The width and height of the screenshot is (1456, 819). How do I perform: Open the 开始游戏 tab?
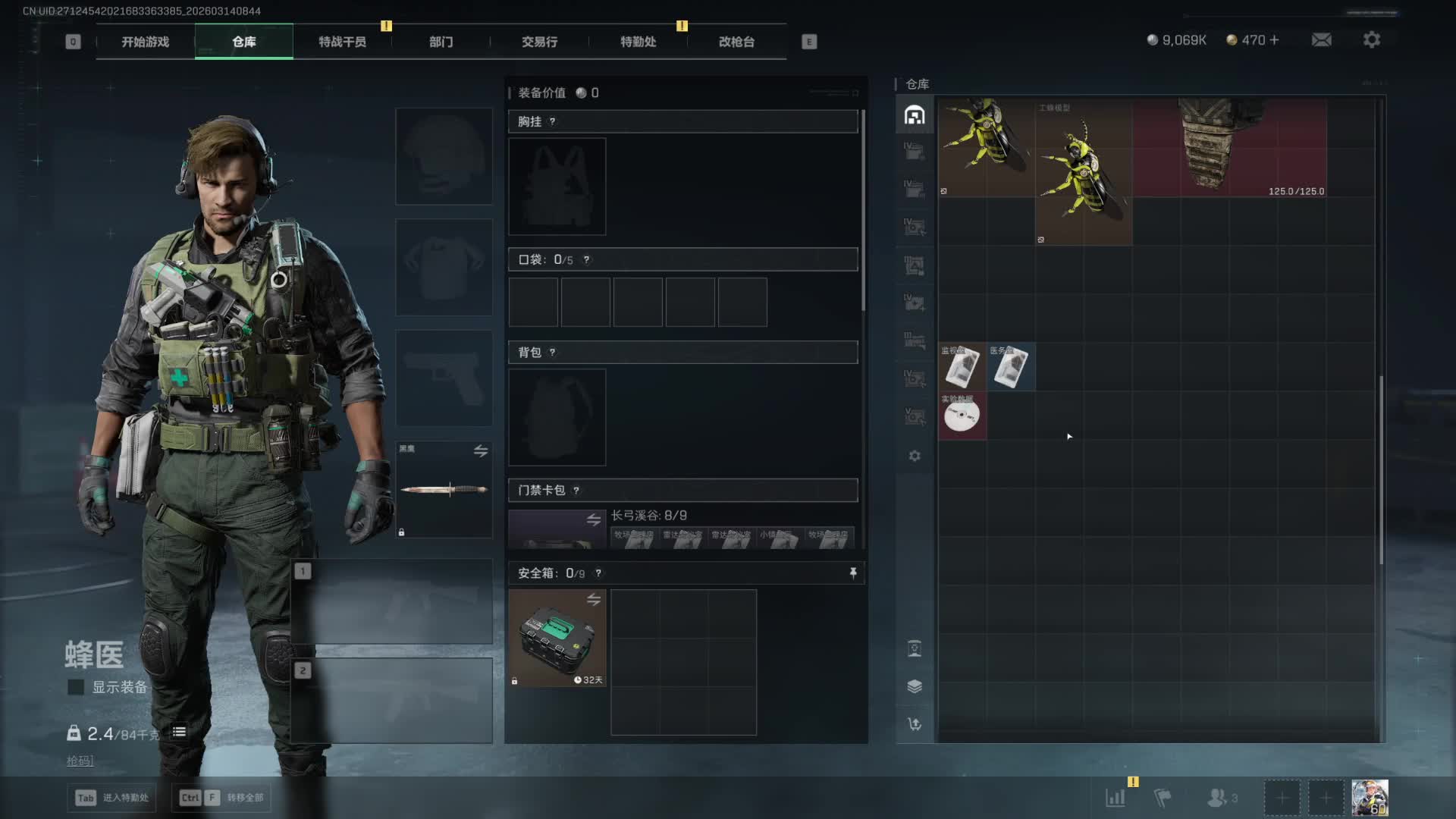click(x=145, y=42)
